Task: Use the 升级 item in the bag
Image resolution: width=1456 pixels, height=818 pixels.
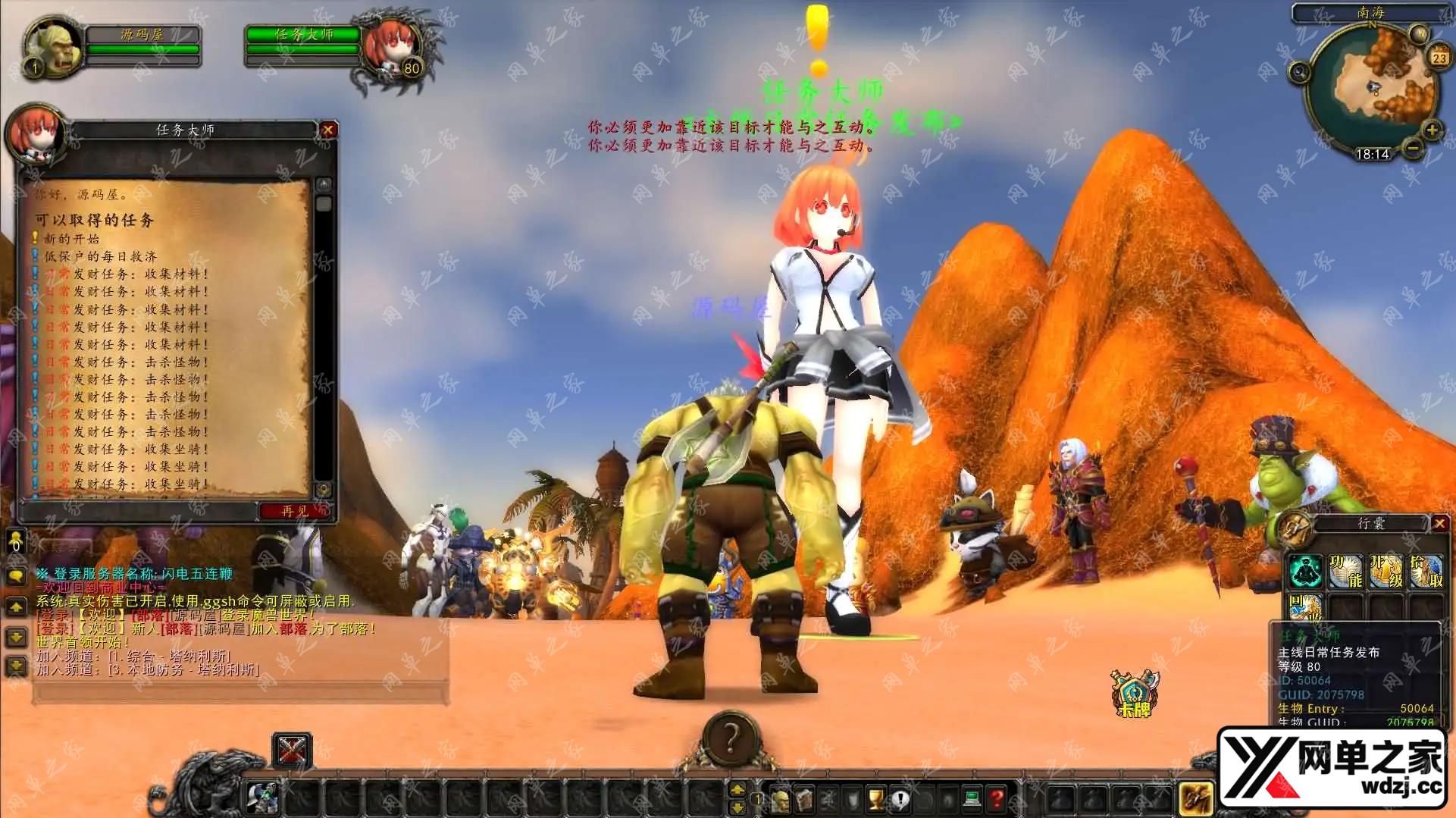Action: [1386, 572]
